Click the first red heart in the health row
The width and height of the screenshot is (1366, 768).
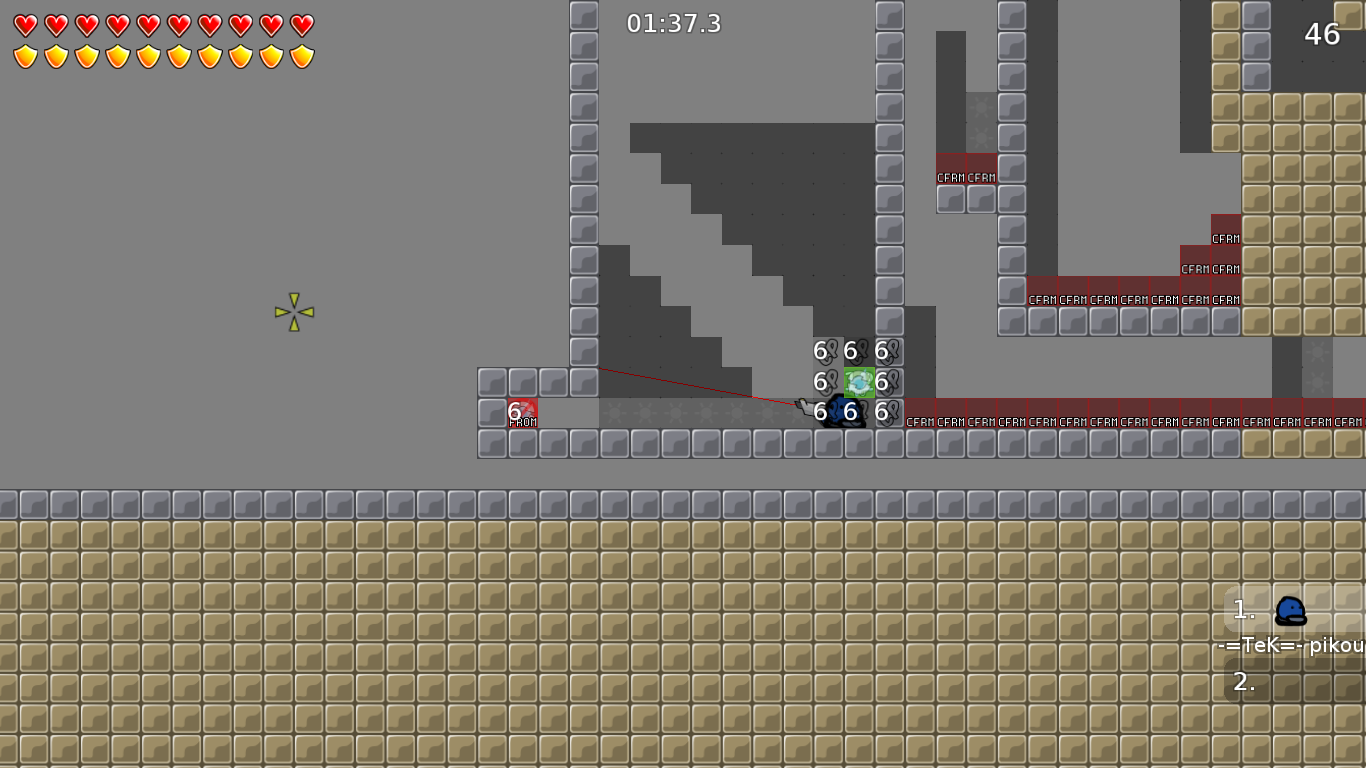(x=25, y=22)
